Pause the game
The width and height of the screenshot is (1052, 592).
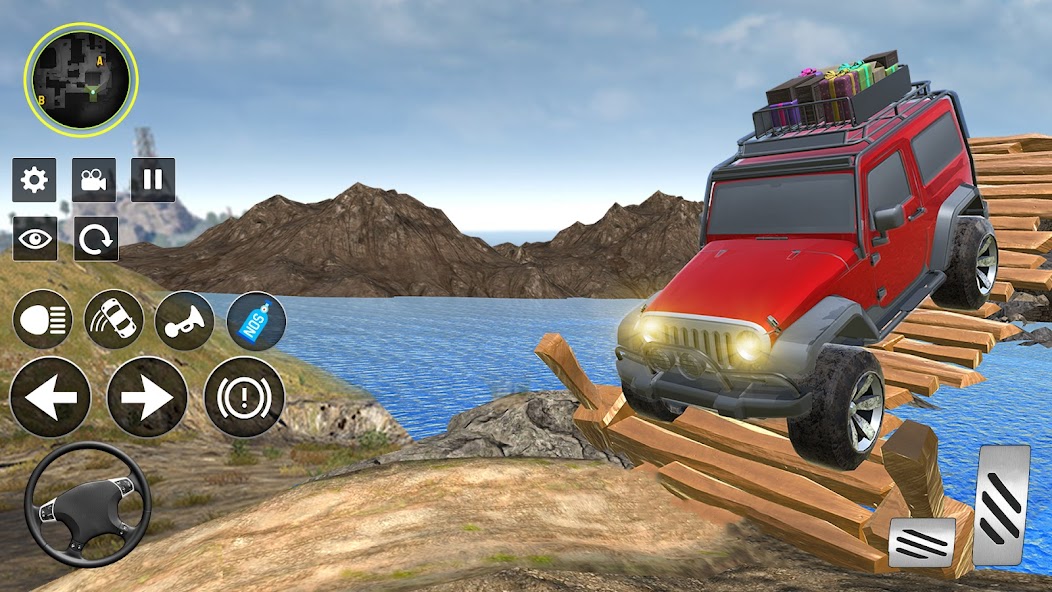(153, 180)
